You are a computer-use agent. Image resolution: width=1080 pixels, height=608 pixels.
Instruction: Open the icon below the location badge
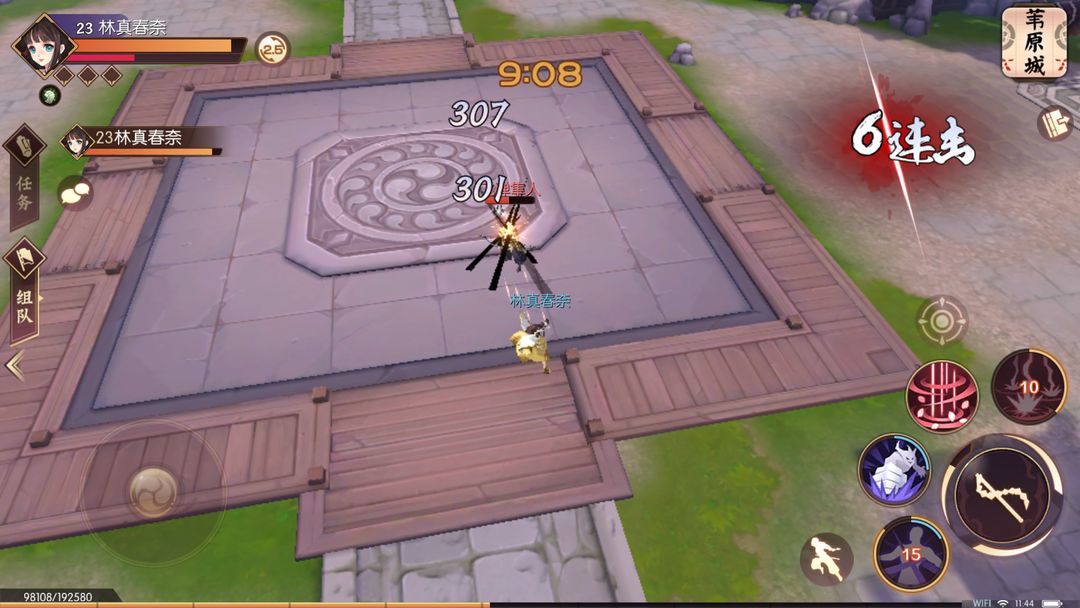click(1054, 123)
